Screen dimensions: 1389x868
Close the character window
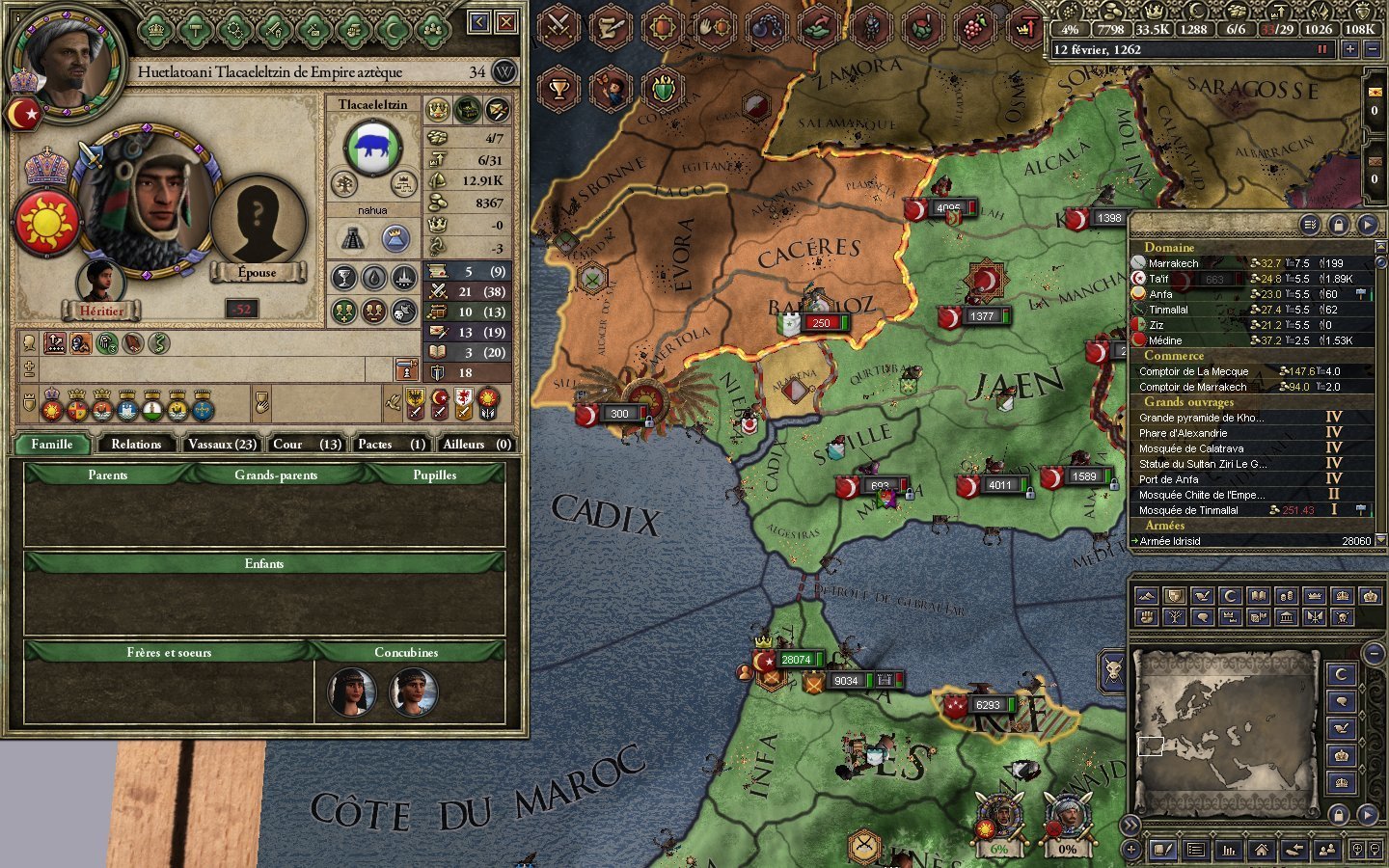pos(506,22)
